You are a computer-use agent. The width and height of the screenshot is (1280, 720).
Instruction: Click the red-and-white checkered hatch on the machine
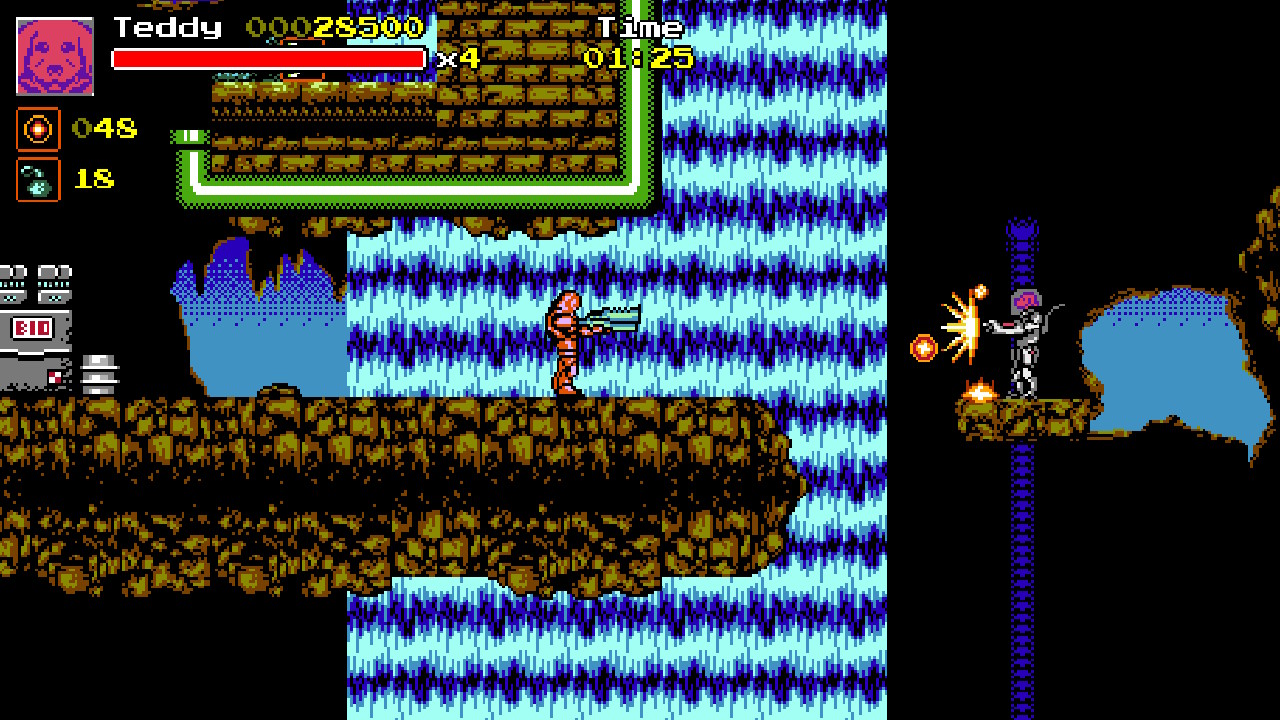55,377
